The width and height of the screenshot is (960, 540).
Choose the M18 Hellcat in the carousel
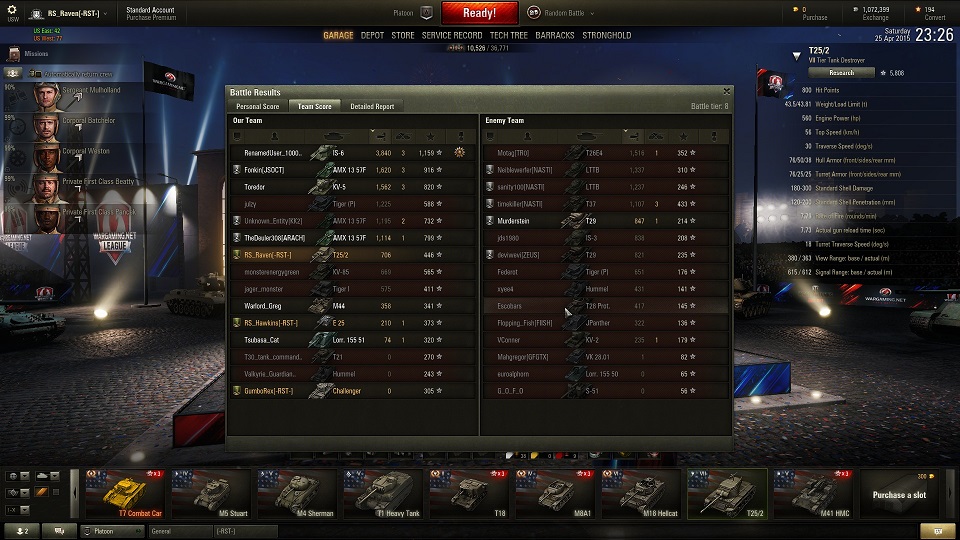(640, 493)
